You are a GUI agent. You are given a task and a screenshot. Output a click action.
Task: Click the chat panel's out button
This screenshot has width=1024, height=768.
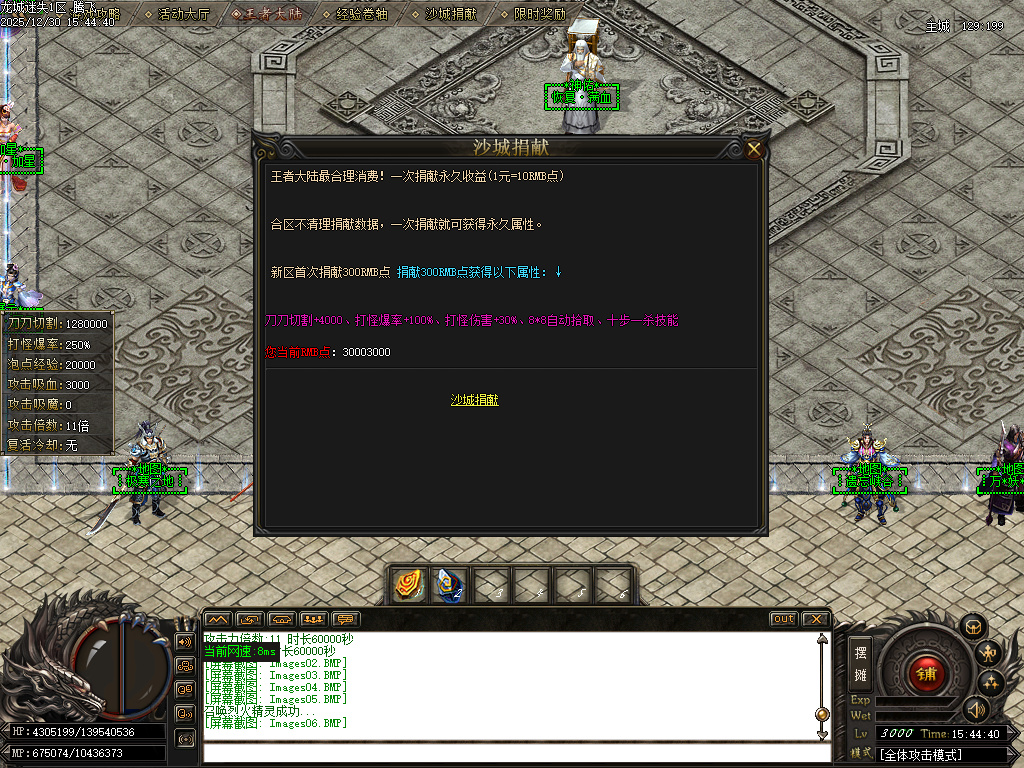click(x=783, y=619)
